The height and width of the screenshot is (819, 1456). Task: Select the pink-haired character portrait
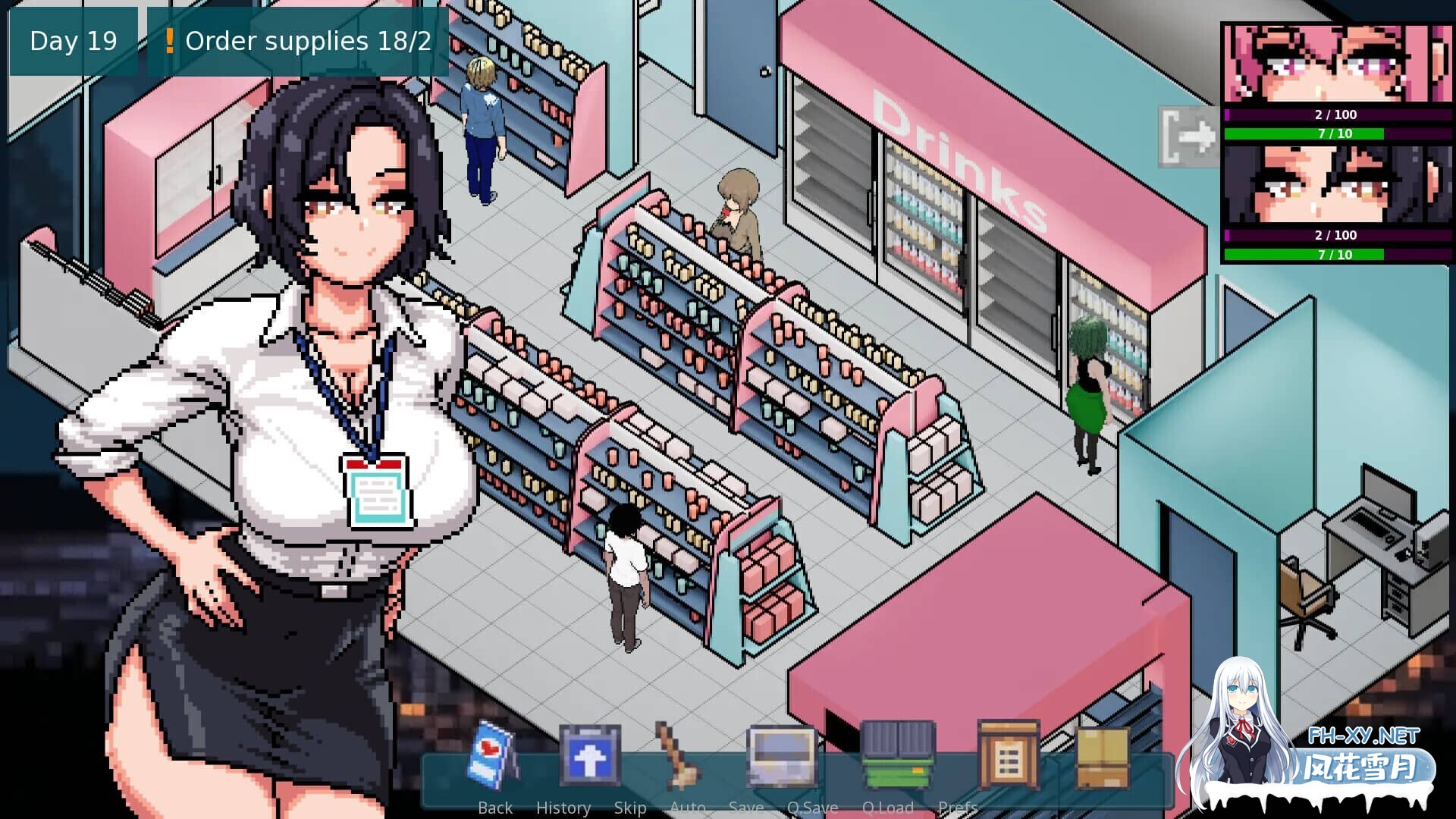click(1338, 64)
